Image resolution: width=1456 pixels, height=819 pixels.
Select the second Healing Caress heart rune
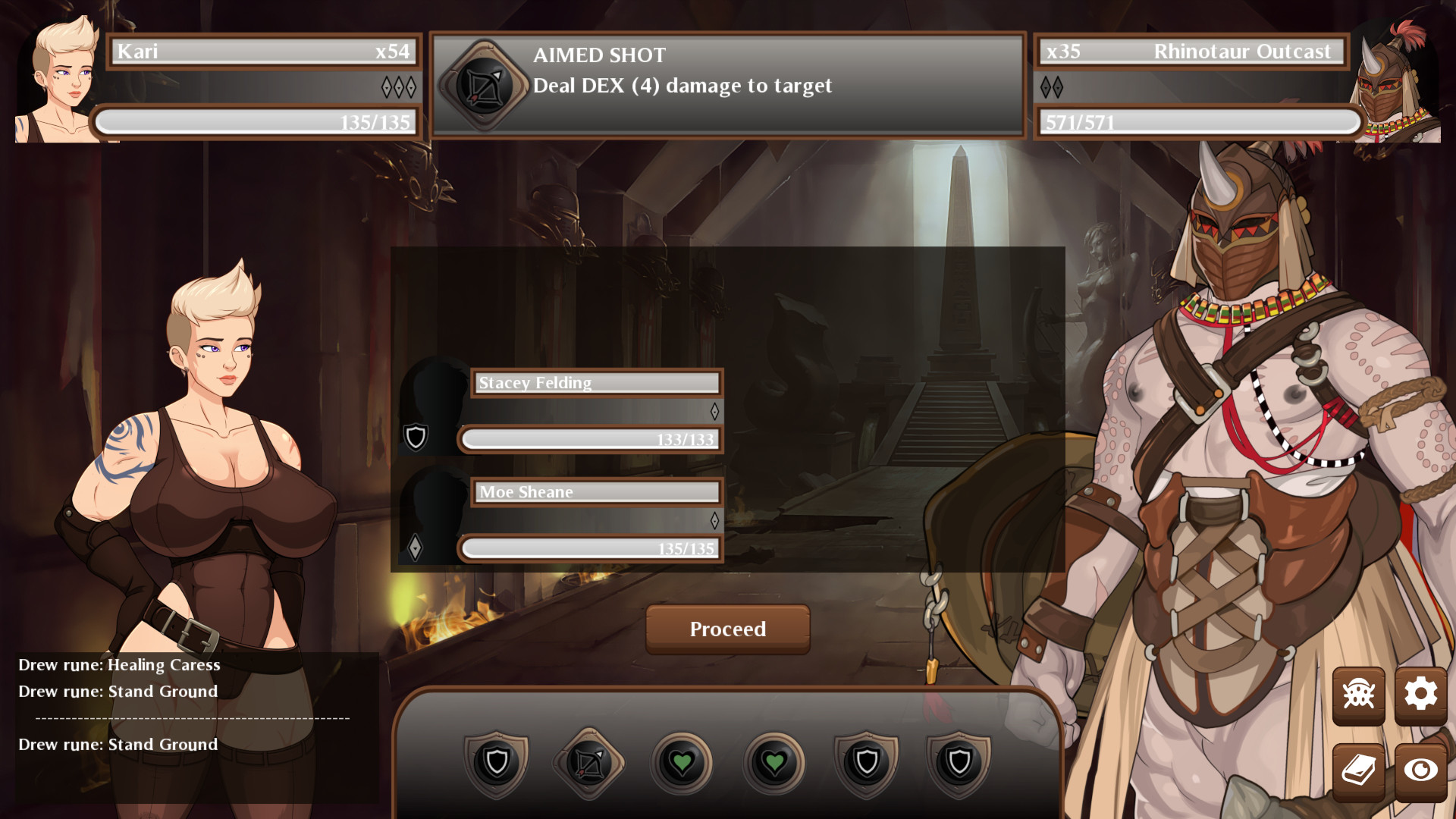point(773,762)
